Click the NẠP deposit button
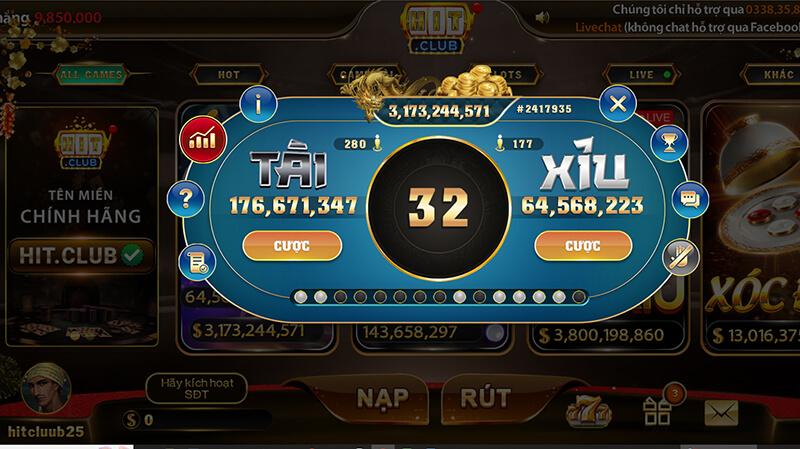Image resolution: width=800 pixels, height=449 pixels. [382, 397]
